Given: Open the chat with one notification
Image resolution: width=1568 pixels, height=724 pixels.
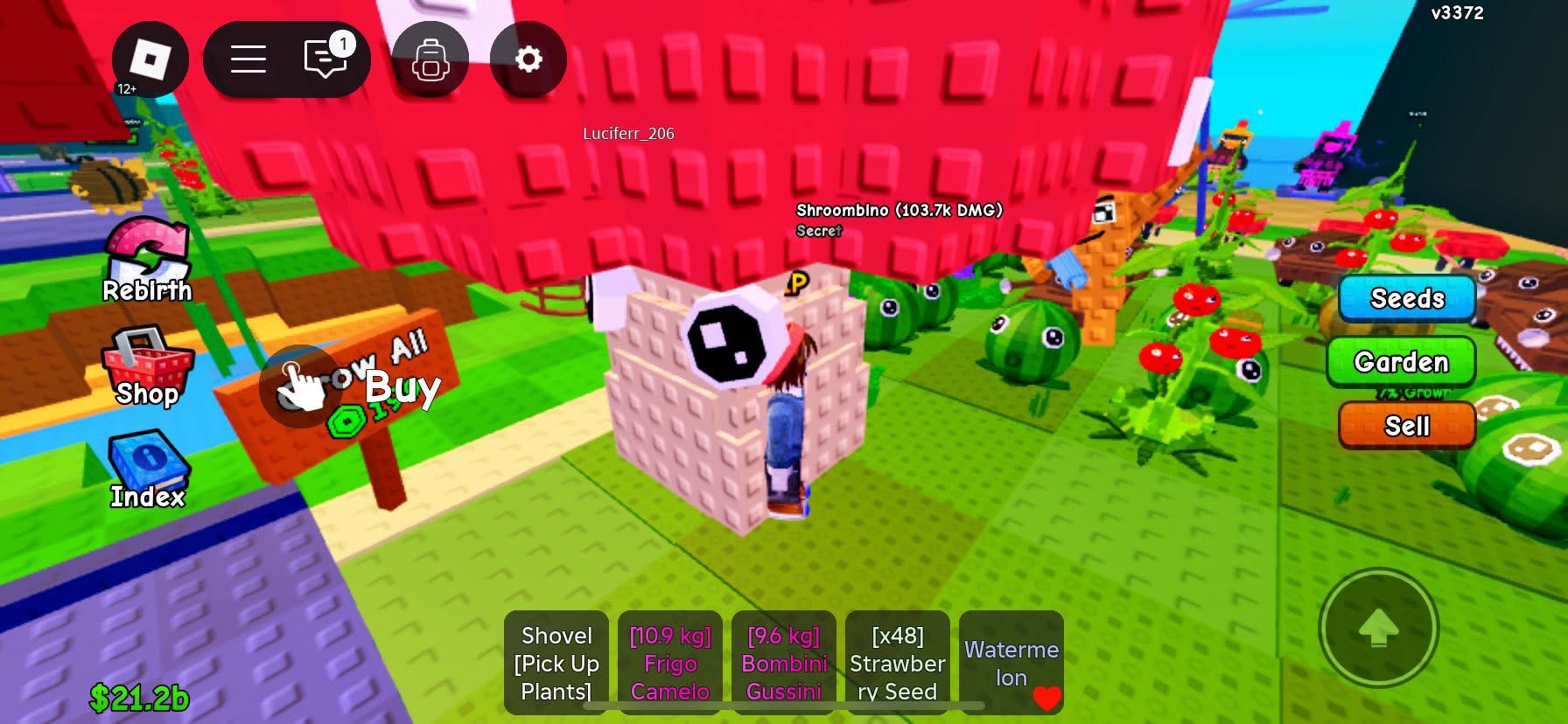Looking at the screenshot, I should coord(326,59).
